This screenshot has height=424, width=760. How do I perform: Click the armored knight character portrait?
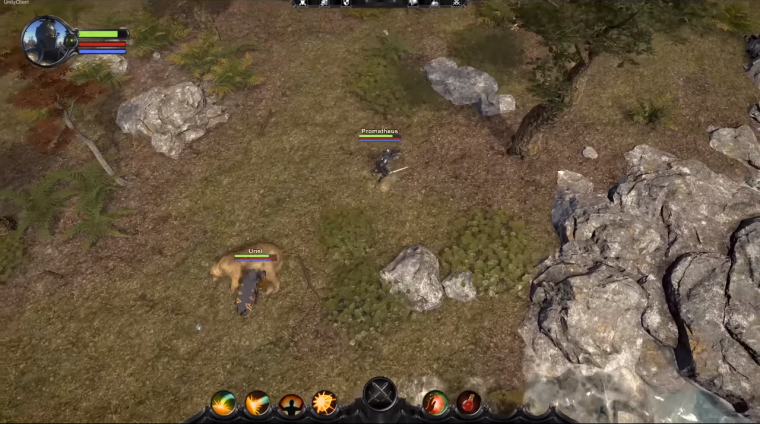[x=47, y=41]
